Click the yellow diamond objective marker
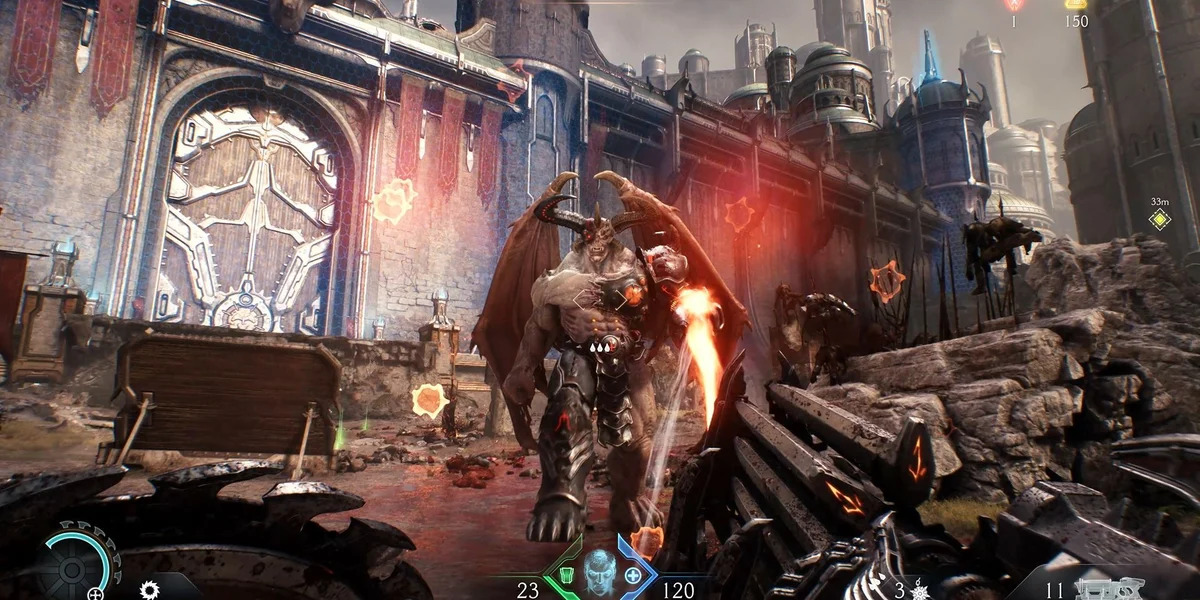The width and height of the screenshot is (1200, 600). (1159, 220)
